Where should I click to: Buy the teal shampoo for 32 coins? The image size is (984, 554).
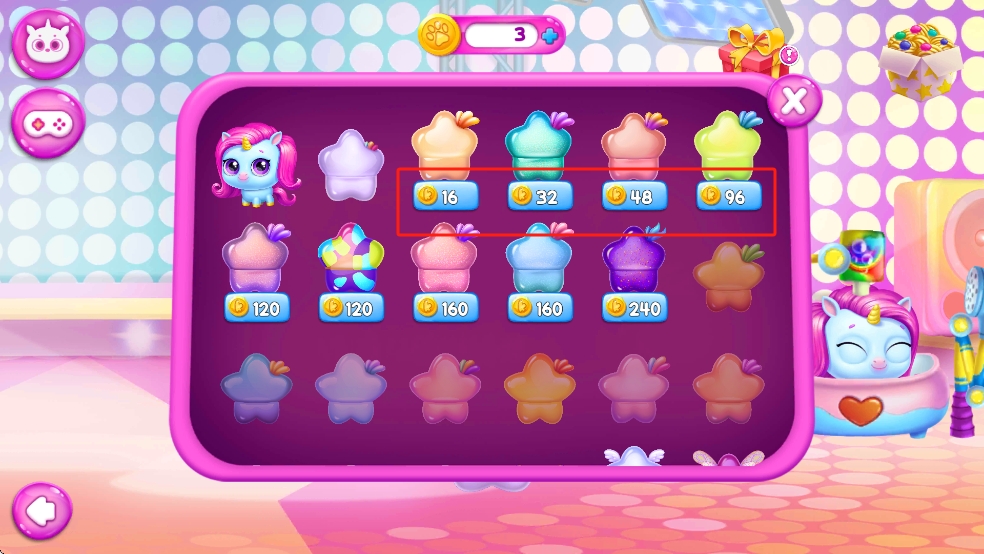[539, 196]
